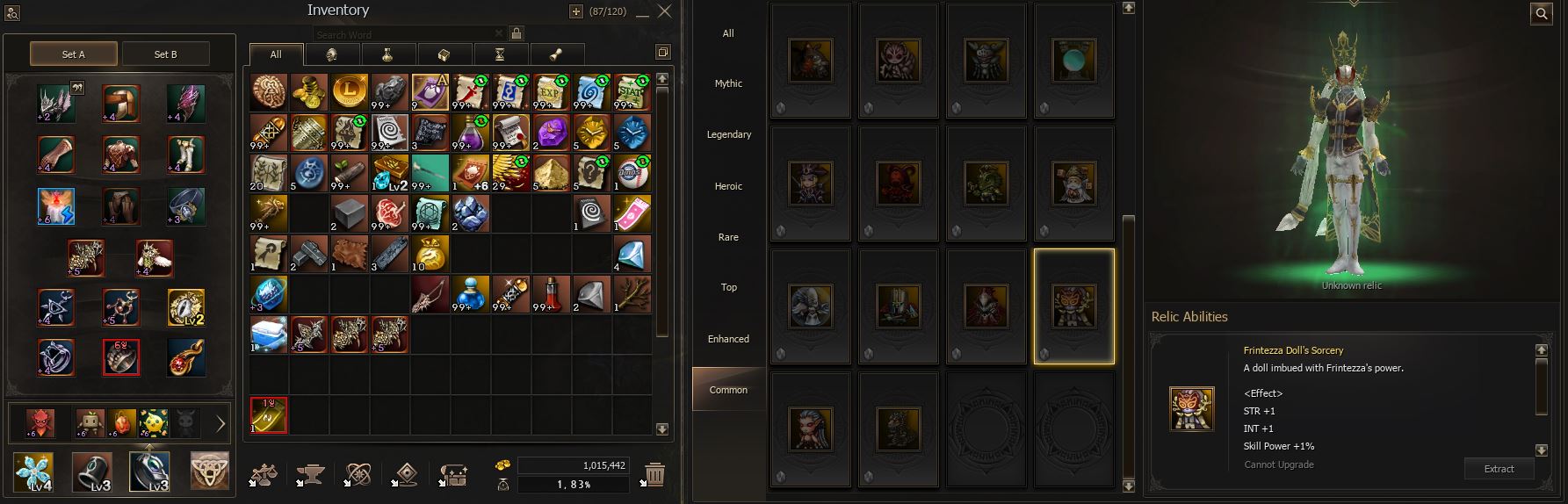Minimize the Inventory window

643,12
